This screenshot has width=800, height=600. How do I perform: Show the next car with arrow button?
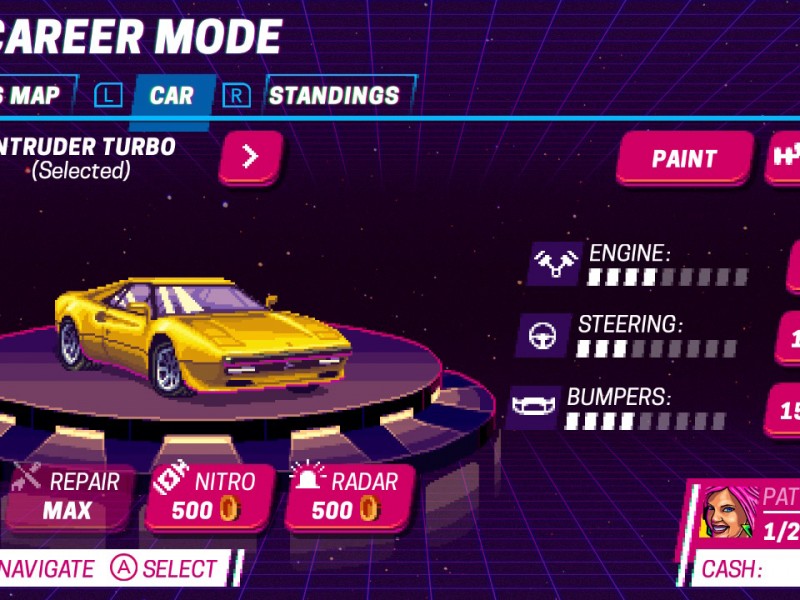tap(250, 156)
